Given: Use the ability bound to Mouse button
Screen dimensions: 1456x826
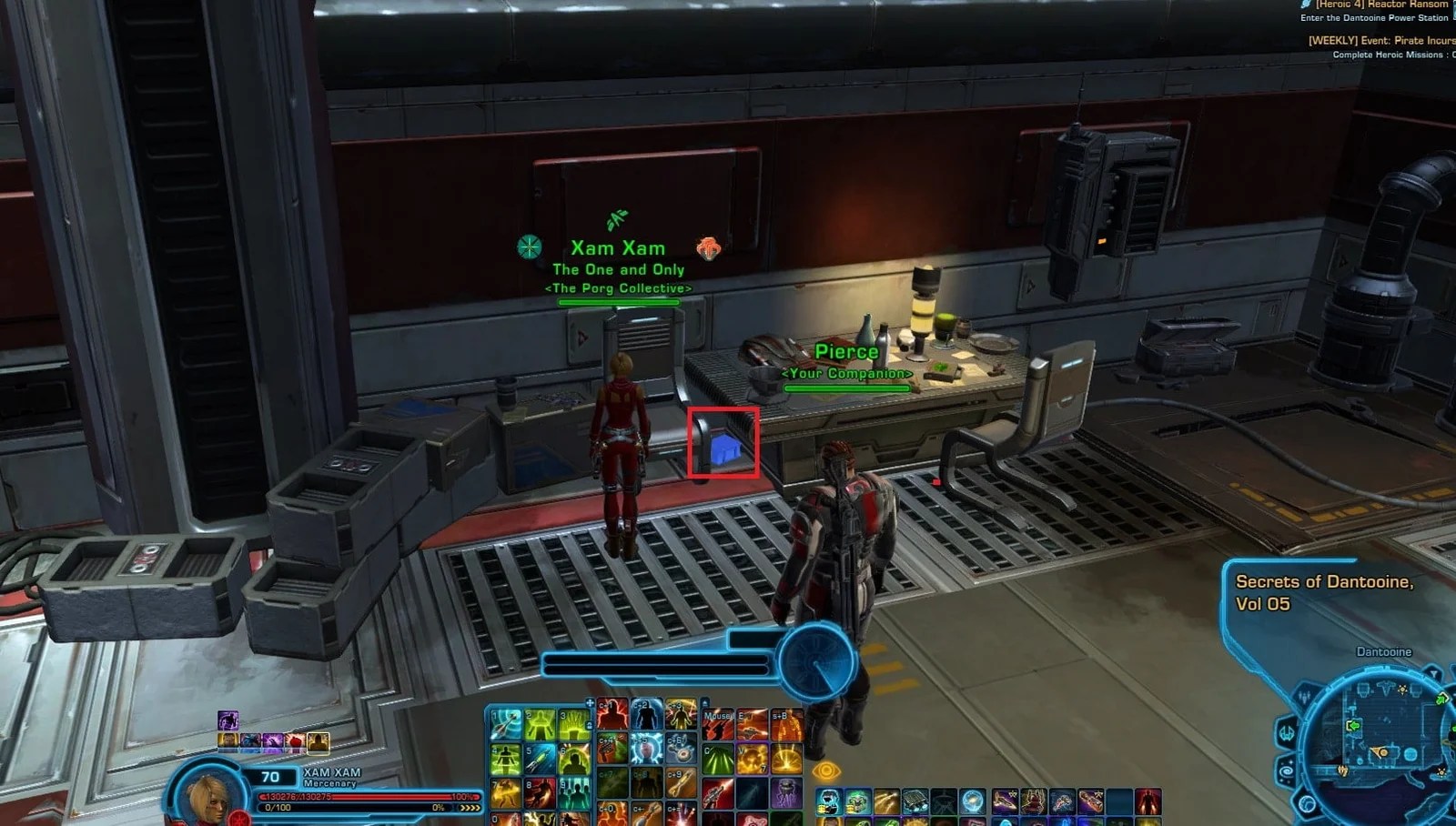Looking at the screenshot, I should [718, 725].
